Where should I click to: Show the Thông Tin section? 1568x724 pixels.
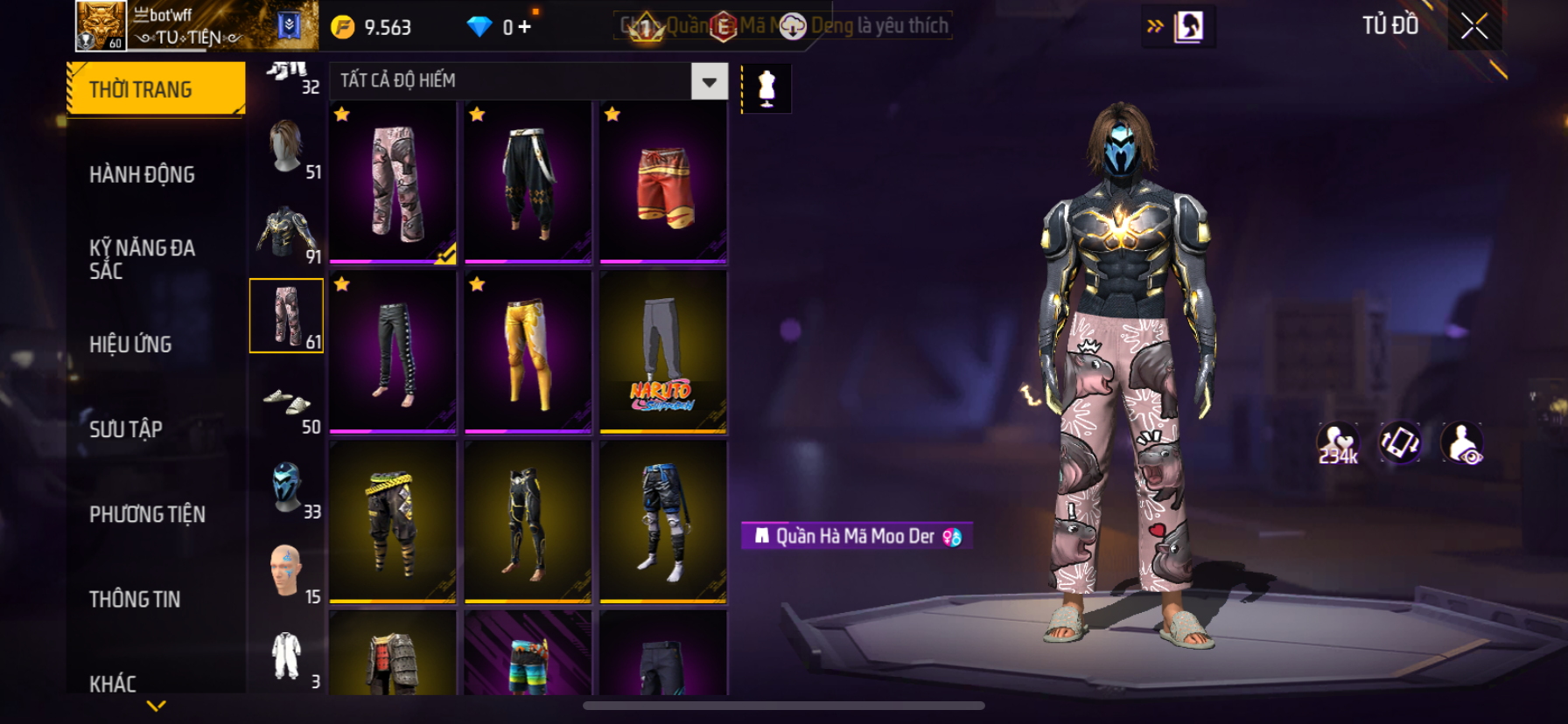coord(135,599)
